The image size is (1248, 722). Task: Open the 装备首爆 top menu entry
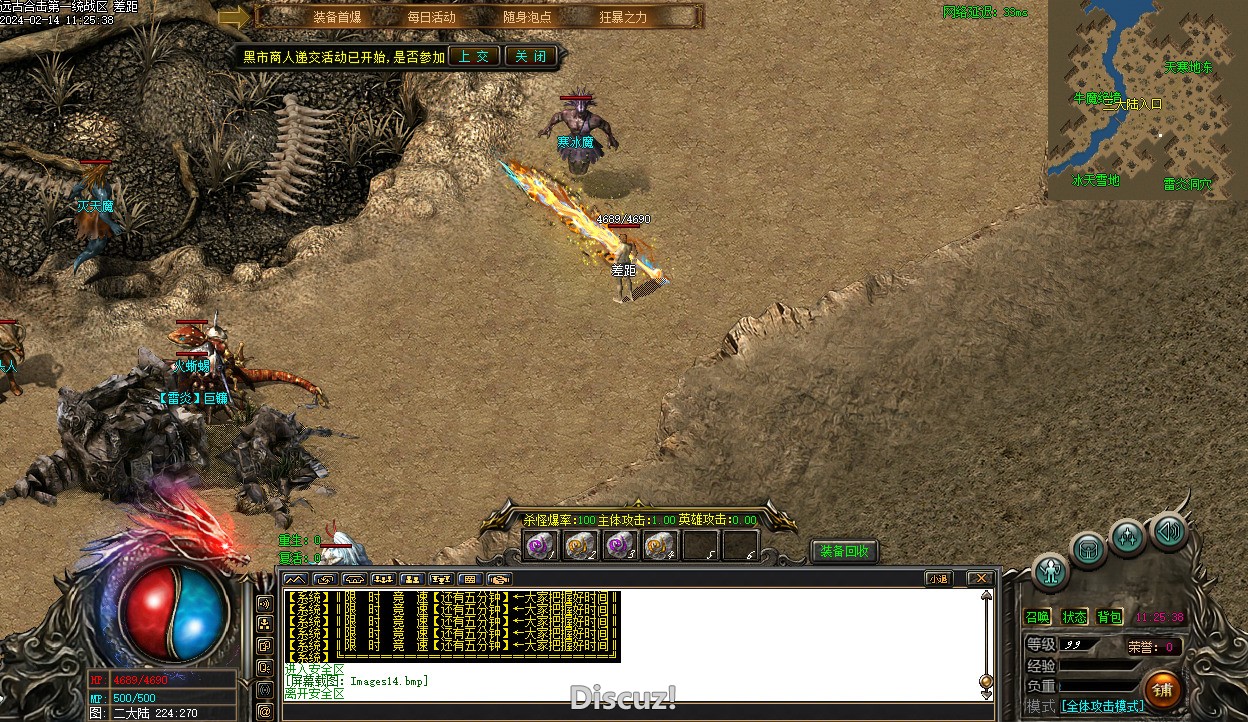[x=336, y=17]
